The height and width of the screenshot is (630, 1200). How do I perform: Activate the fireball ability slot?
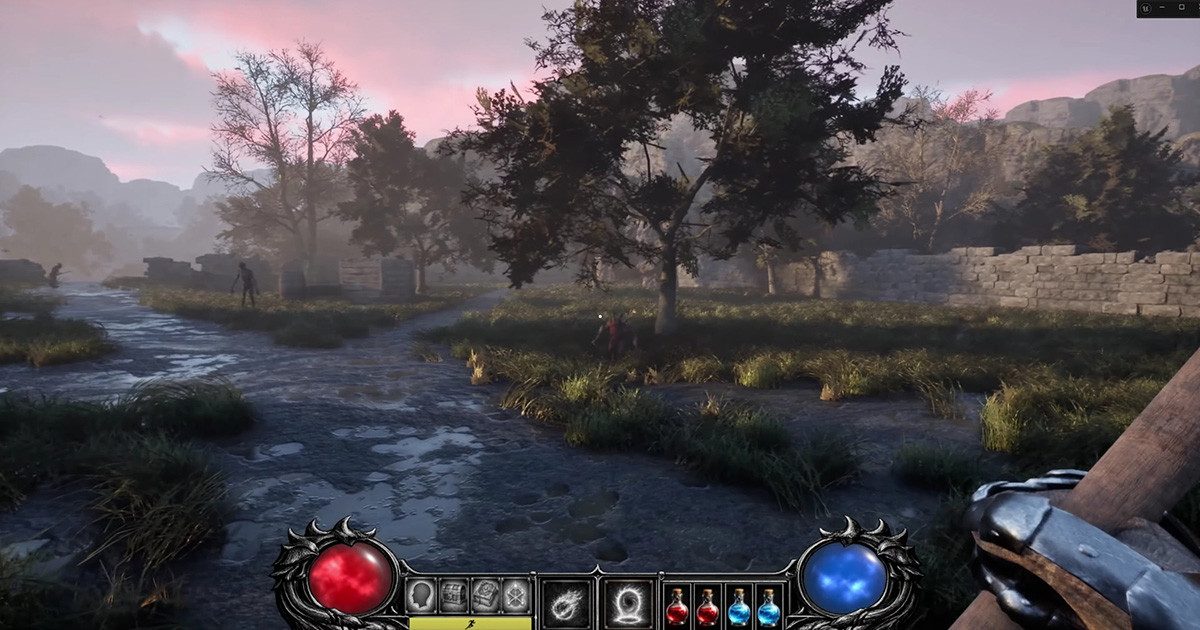(567, 604)
